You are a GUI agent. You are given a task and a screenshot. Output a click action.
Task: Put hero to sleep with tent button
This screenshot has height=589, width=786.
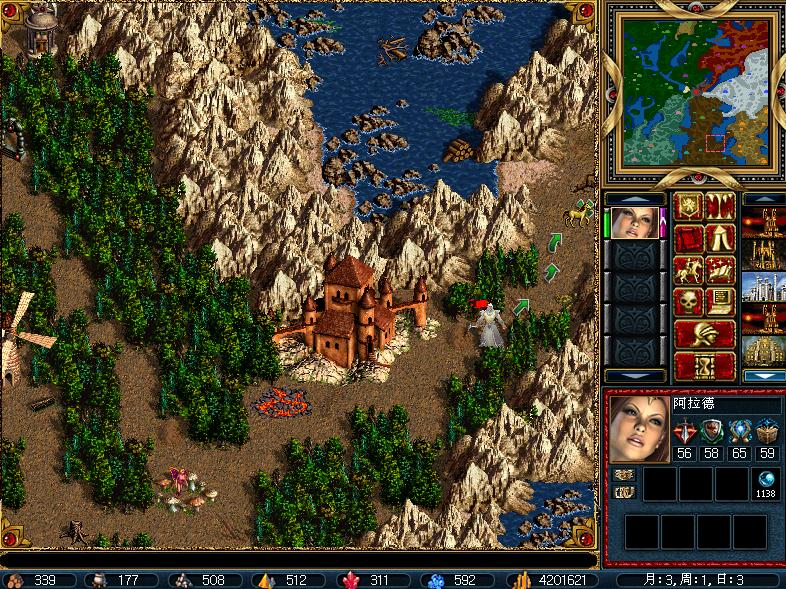[x=720, y=239]
